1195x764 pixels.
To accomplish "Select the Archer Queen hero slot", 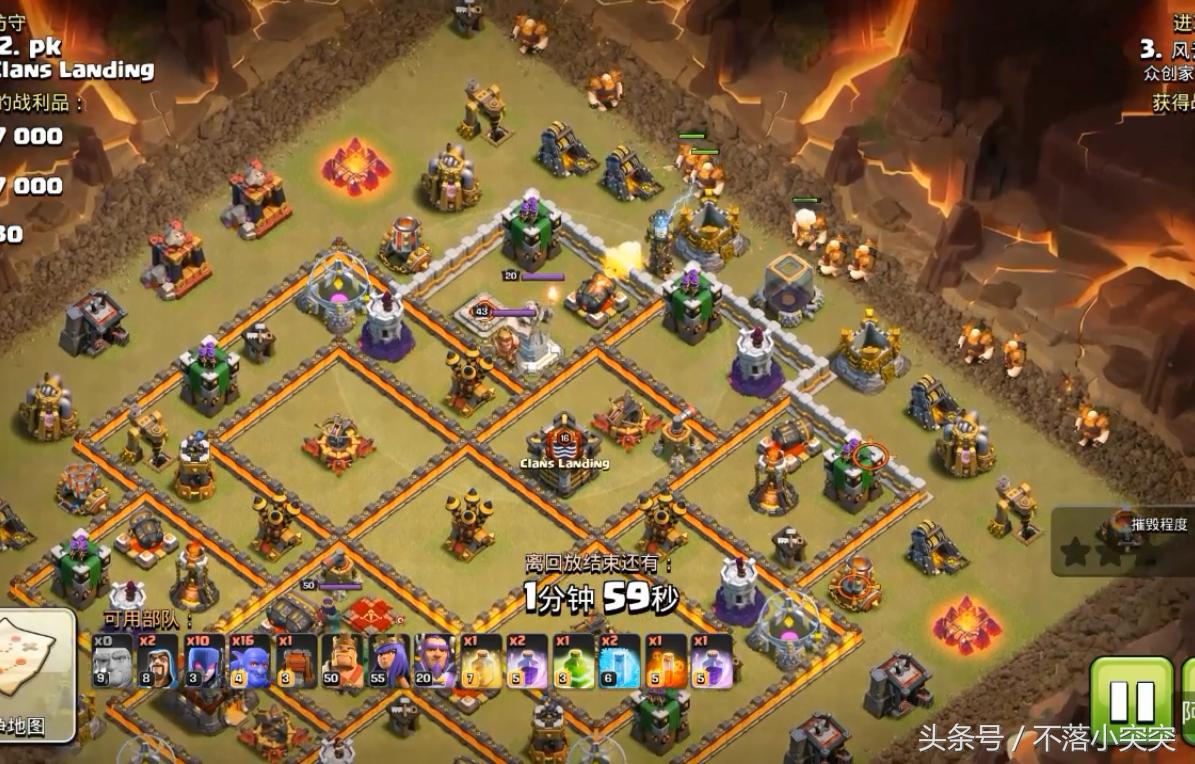I will pos(389,661).
